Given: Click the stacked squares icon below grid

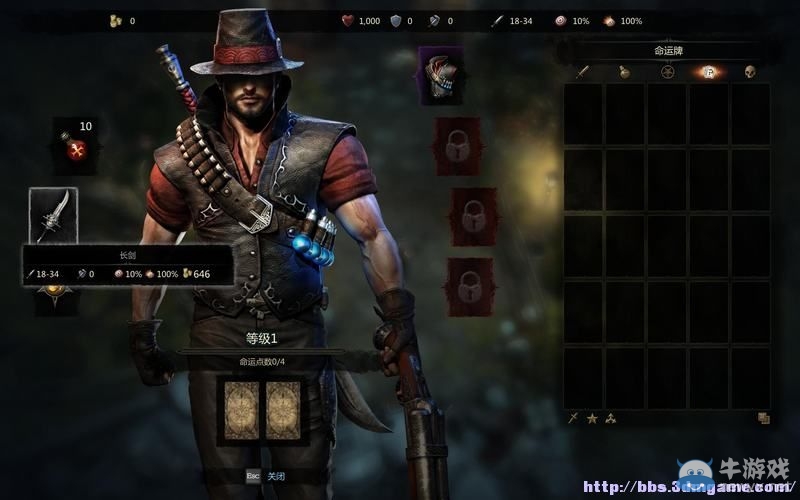Looking at the screenshot, I should tap(763, 418).
